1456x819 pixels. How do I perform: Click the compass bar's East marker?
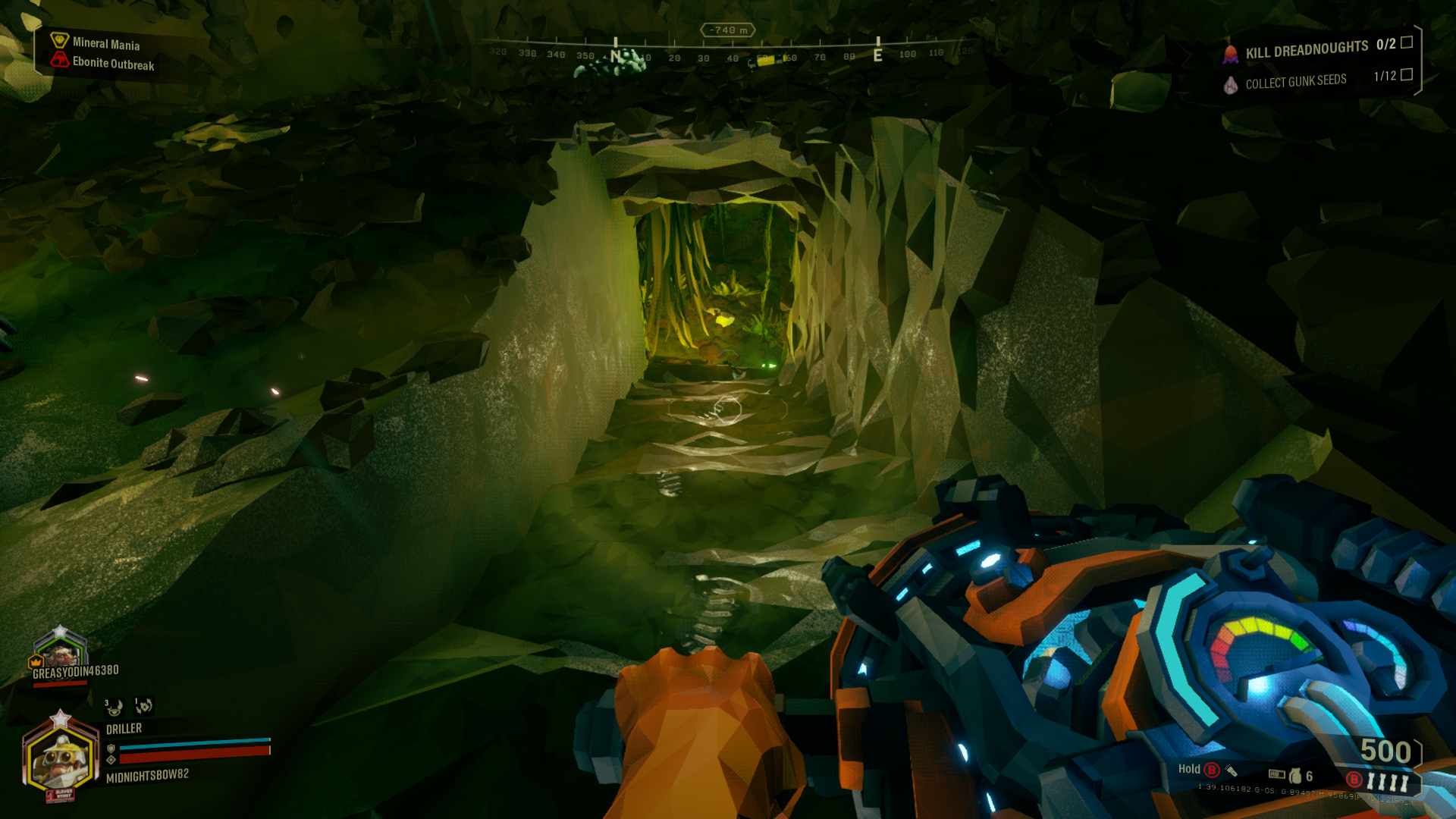[877, 55]
